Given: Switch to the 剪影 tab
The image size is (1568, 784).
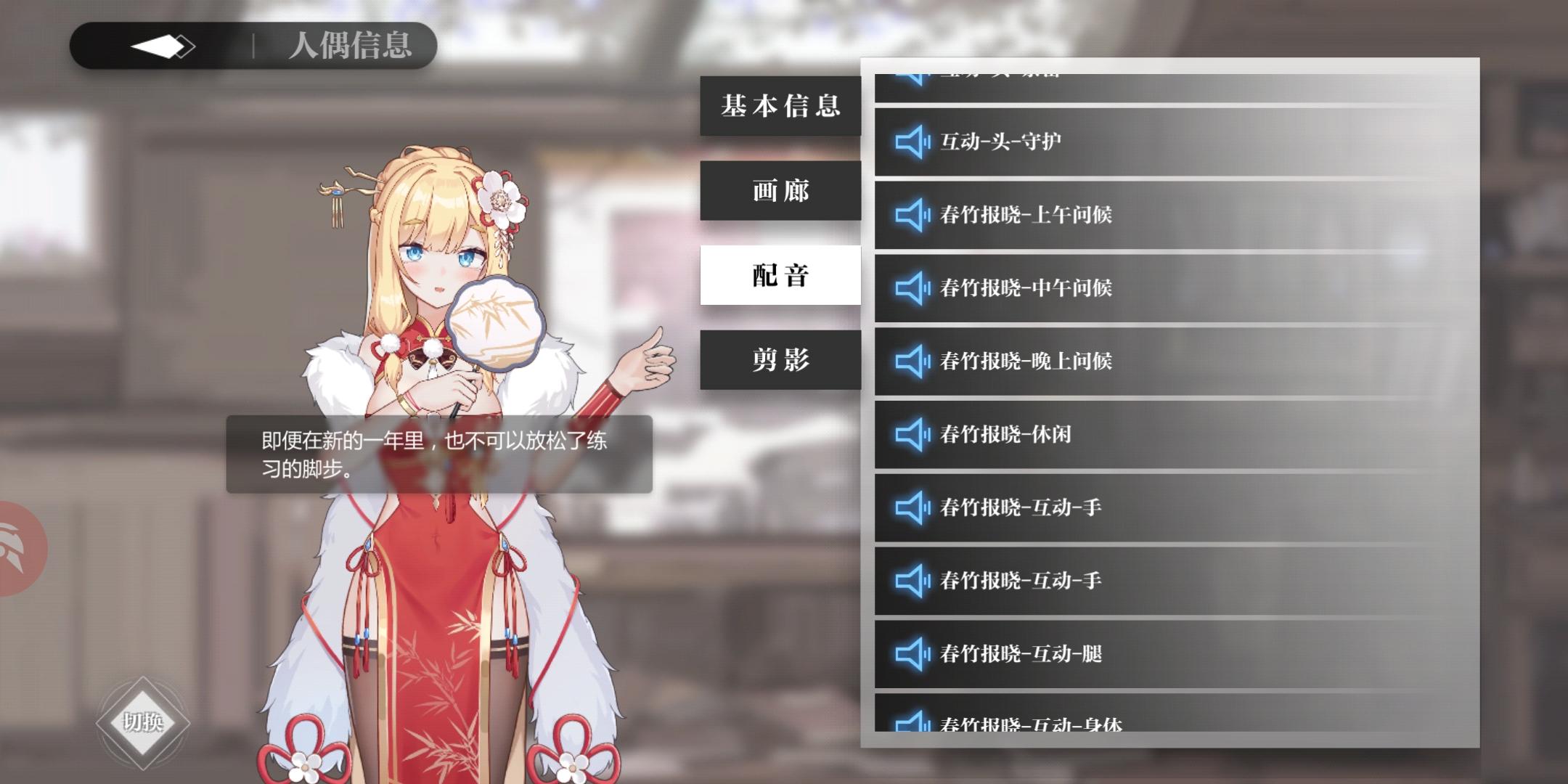Looking at the screenshot, I should point(780,359).
